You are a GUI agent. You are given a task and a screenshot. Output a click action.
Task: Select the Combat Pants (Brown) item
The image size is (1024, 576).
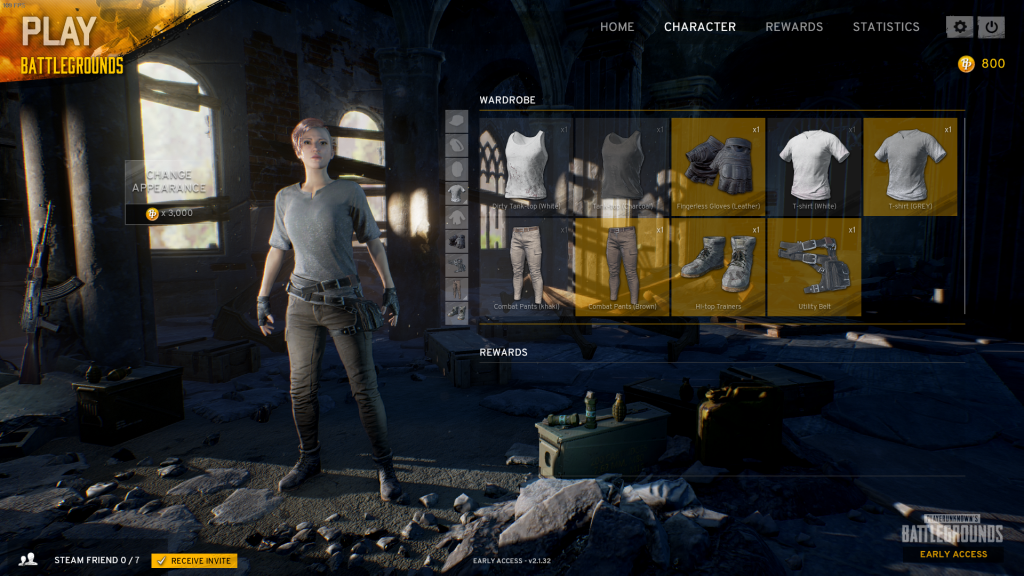coord(621,267)
